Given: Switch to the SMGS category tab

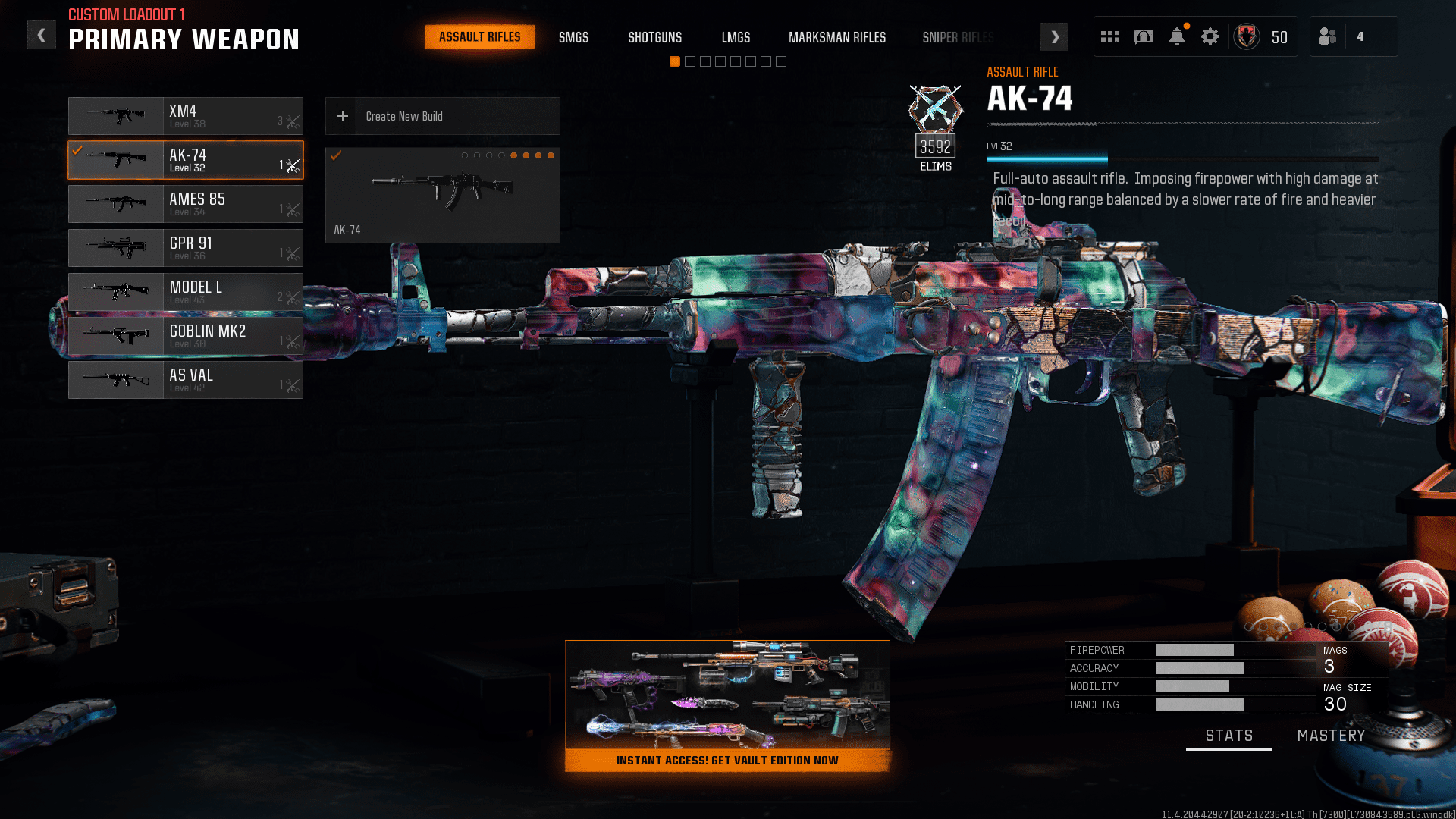Looking at the screenshot, I should pyautogui.click(x=573, y=36).
